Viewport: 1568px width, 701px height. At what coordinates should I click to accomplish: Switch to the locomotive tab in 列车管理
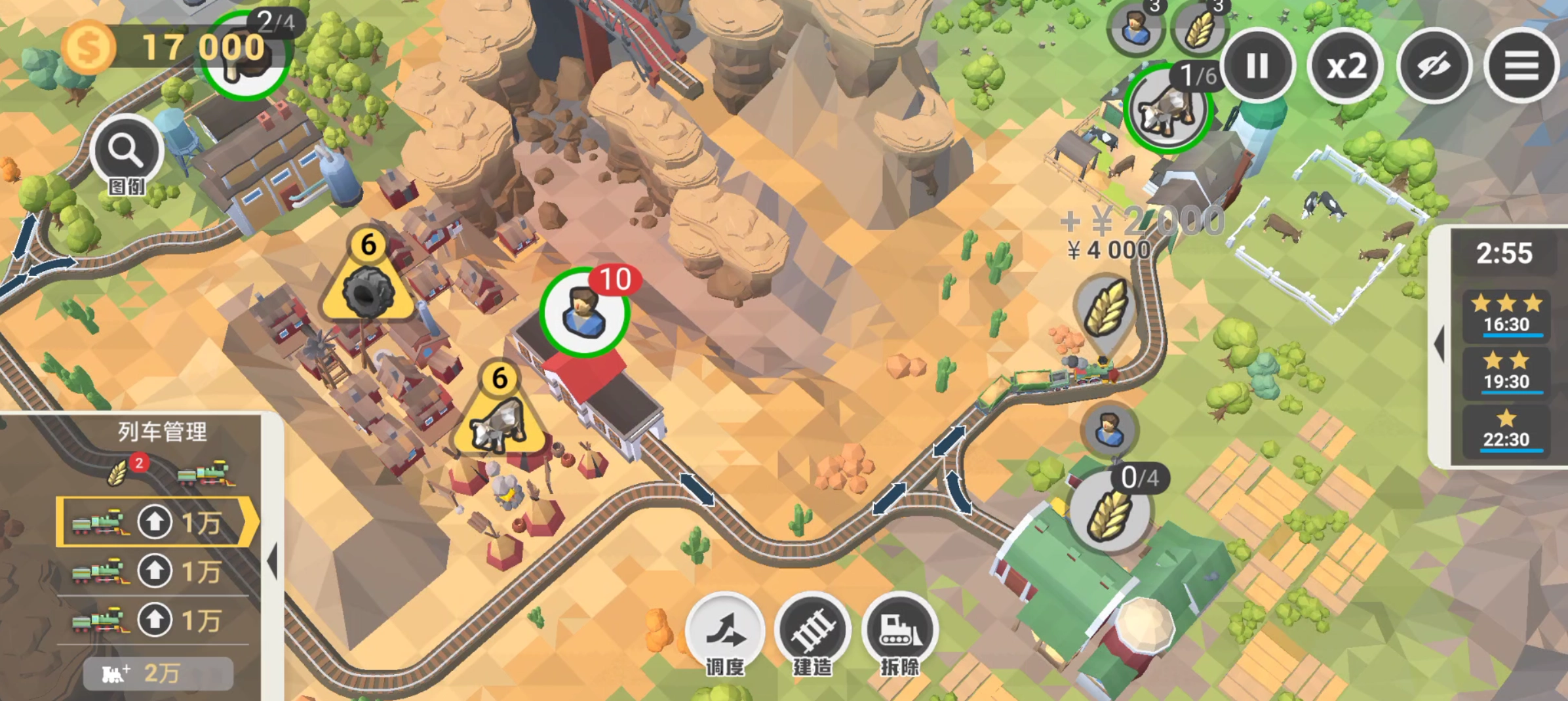tap(205, 473)
